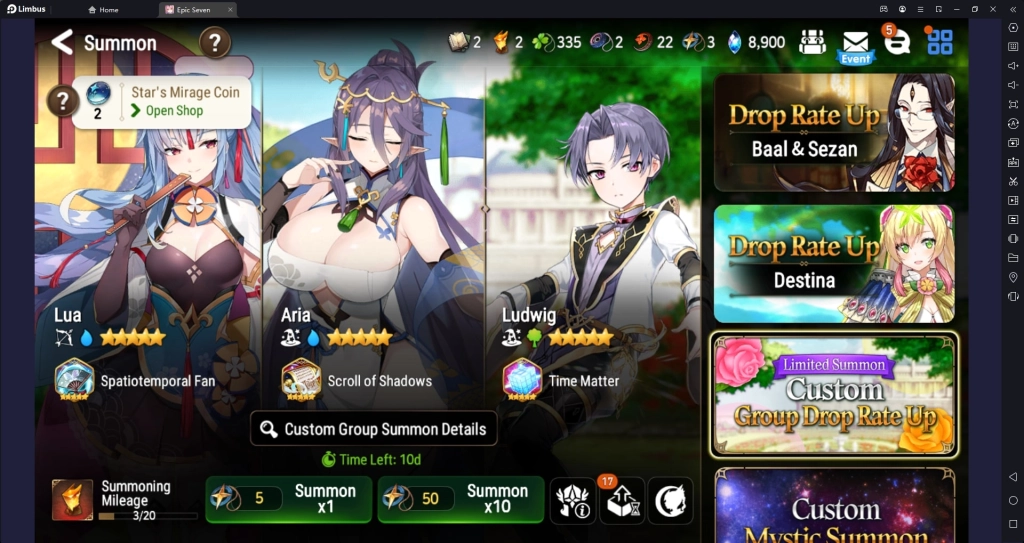Open the question mark help next to Summon title
Image resolution: width=1024 pixels, height=543 pixels.
(215, 42)
